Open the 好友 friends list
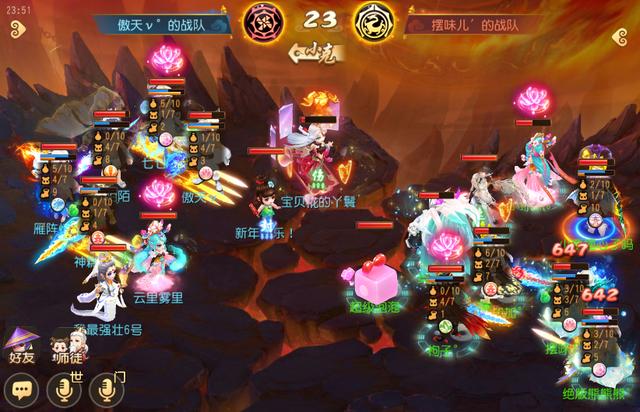Image resolution: width=640 pixels, height=412 pixels. point(21,345)
